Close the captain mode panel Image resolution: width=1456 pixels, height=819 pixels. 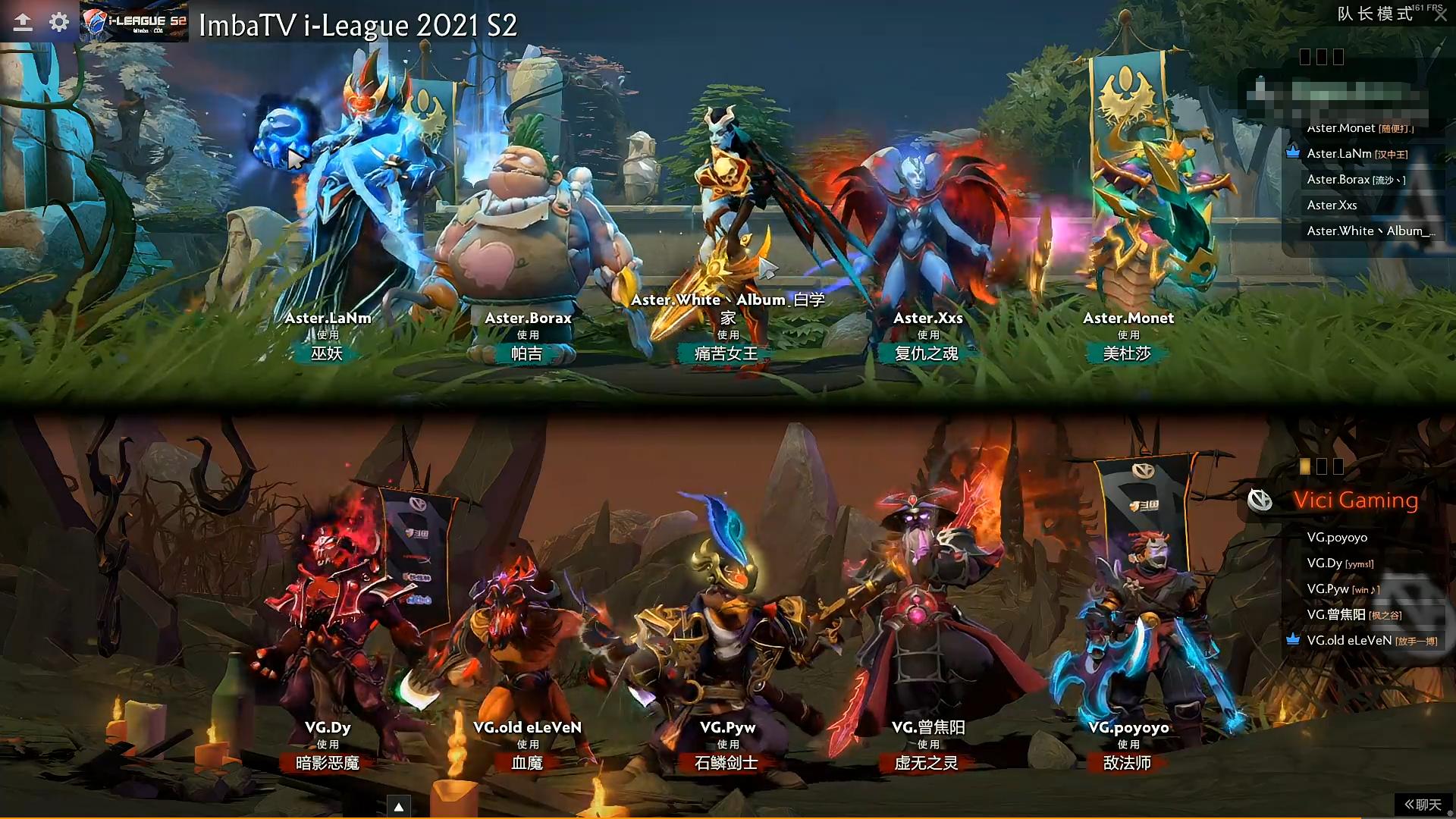click(x=1441, y=16)
